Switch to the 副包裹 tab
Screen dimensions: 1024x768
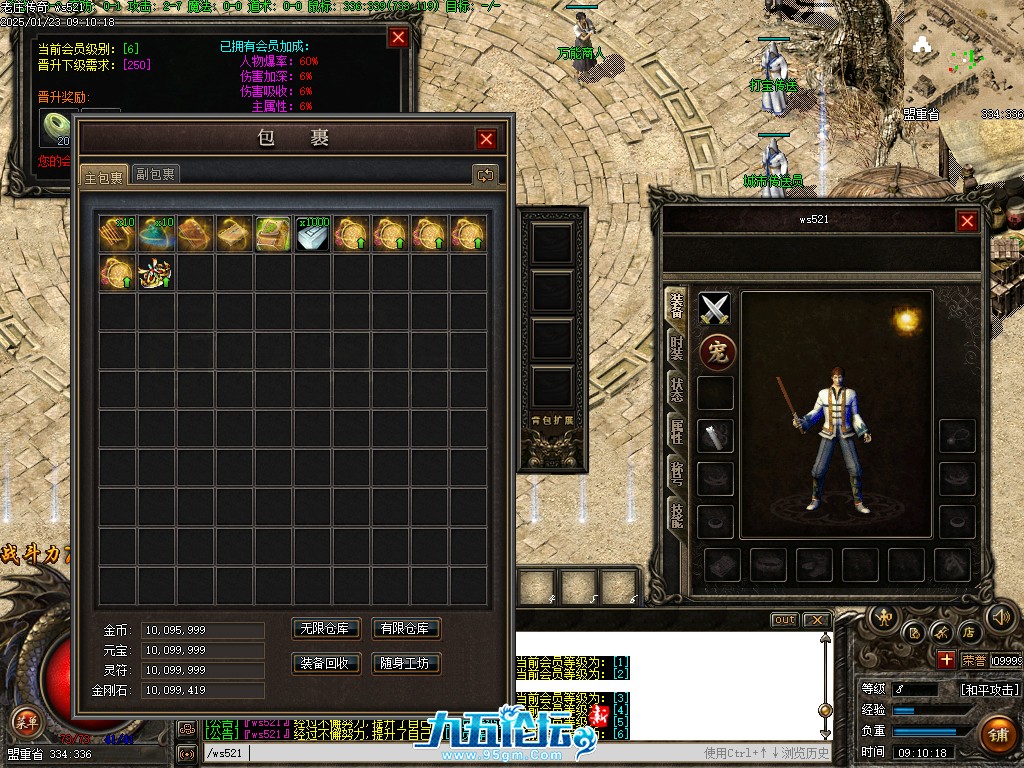click(x=156, y=174)
